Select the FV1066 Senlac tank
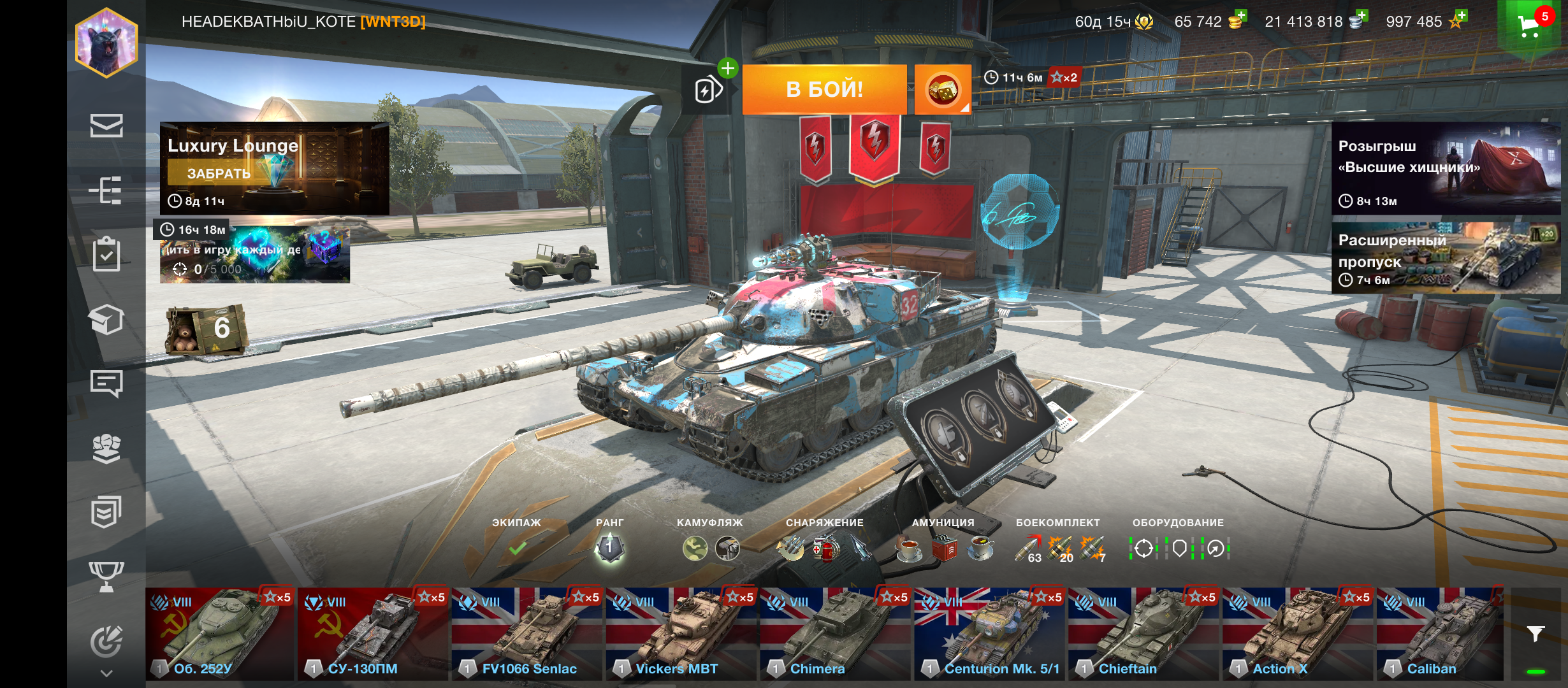This screenshot has height=688, width=1568. pyautogui.click(x=527, y=634)
